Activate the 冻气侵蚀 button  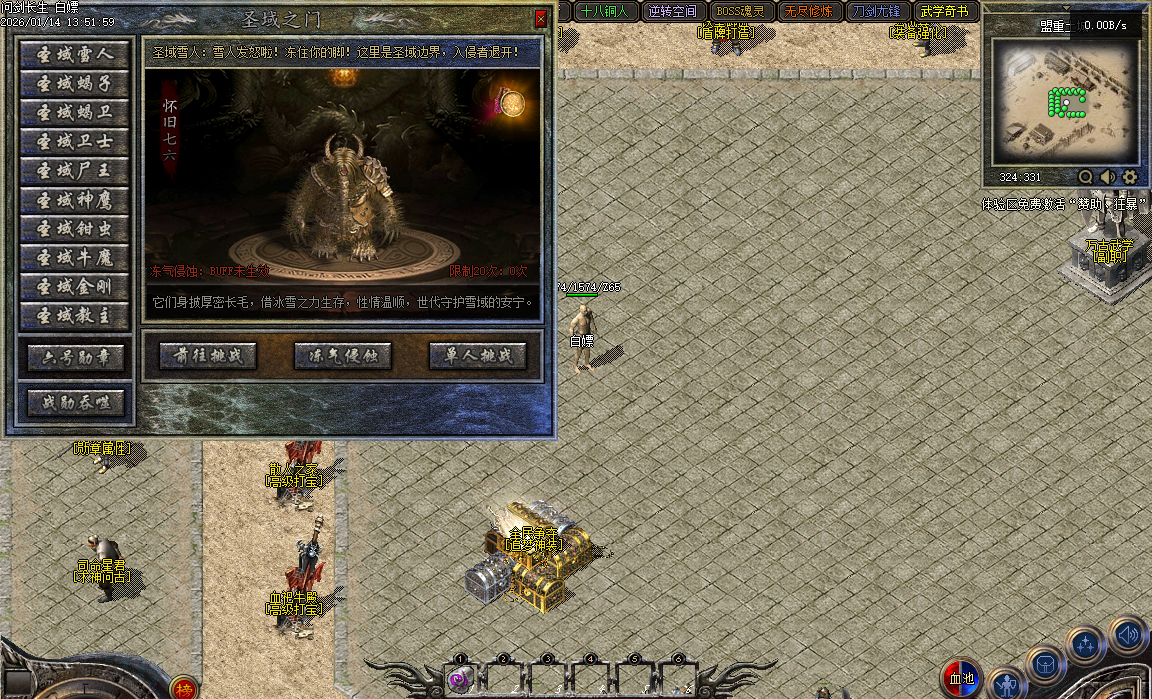coord(343,356)
